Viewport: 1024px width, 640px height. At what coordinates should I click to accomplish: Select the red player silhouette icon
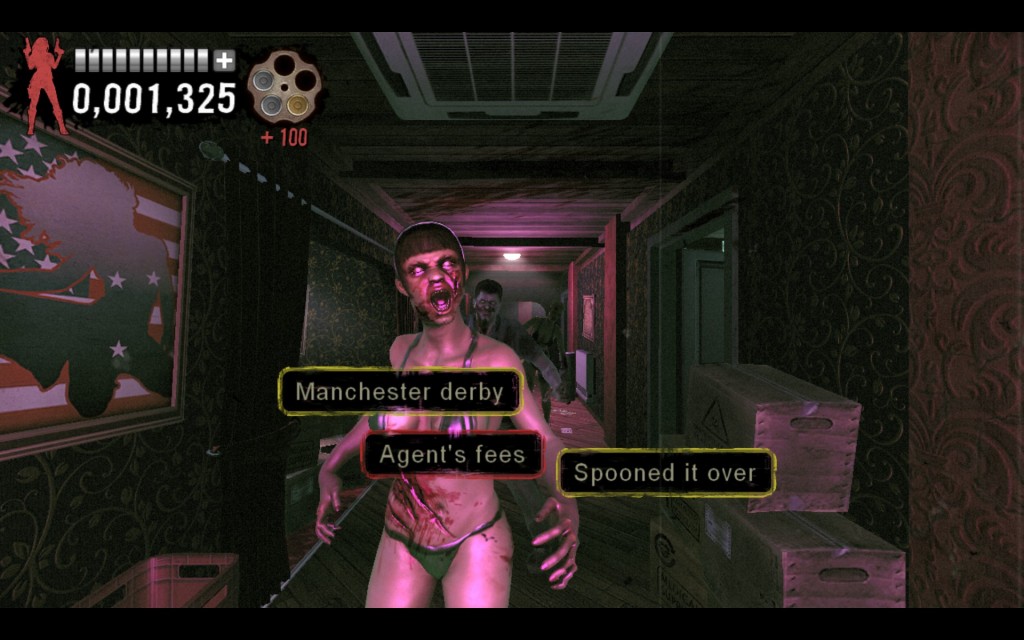click(x=45, y=86)
